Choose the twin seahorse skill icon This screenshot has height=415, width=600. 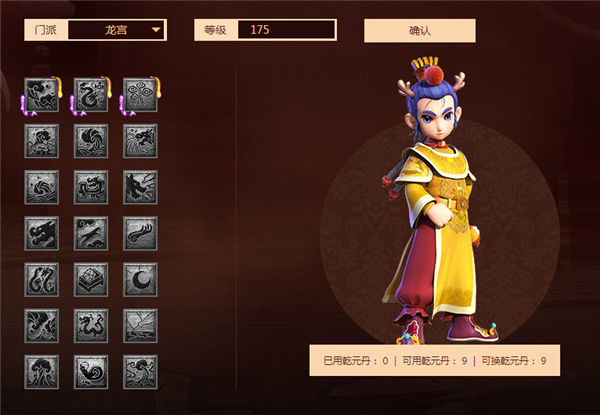42,279
